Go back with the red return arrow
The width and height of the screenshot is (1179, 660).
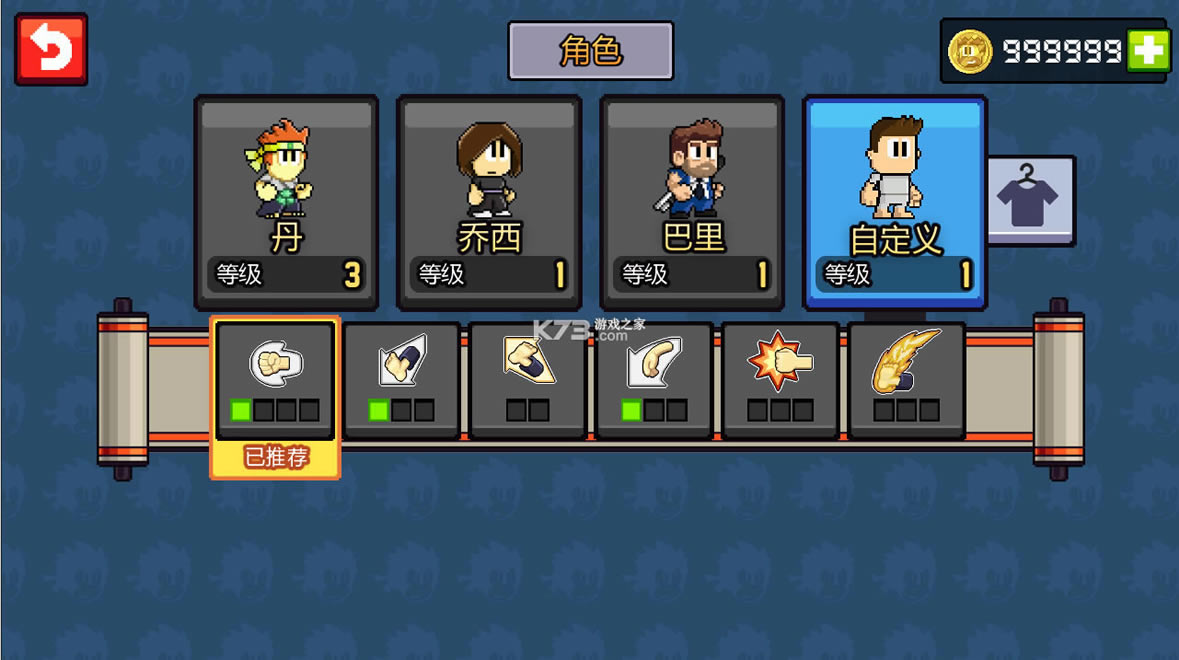pyautogui.click(x=51, y=49)
